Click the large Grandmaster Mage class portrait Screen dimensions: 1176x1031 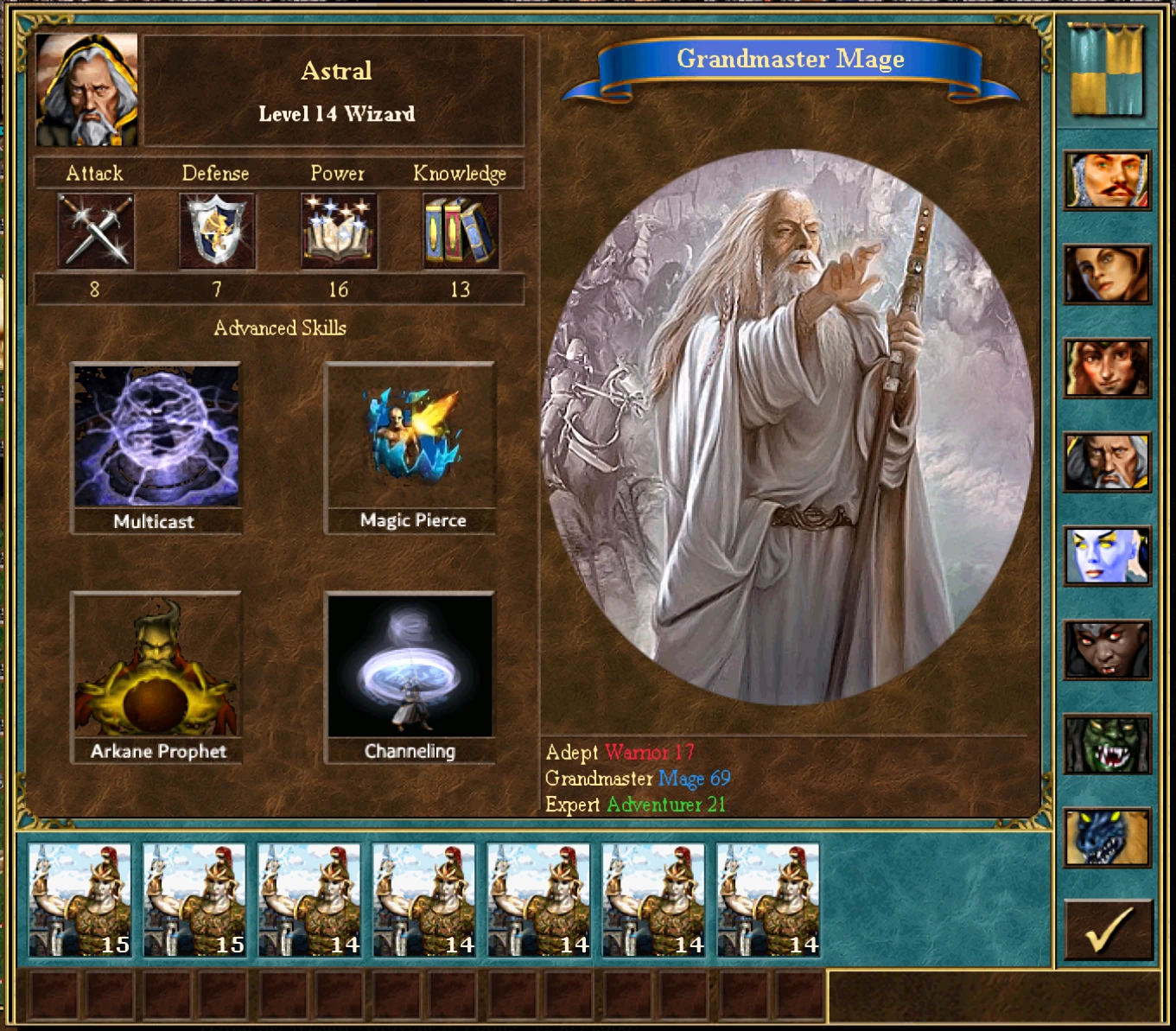pyautogui.click(x=787, y=428)
